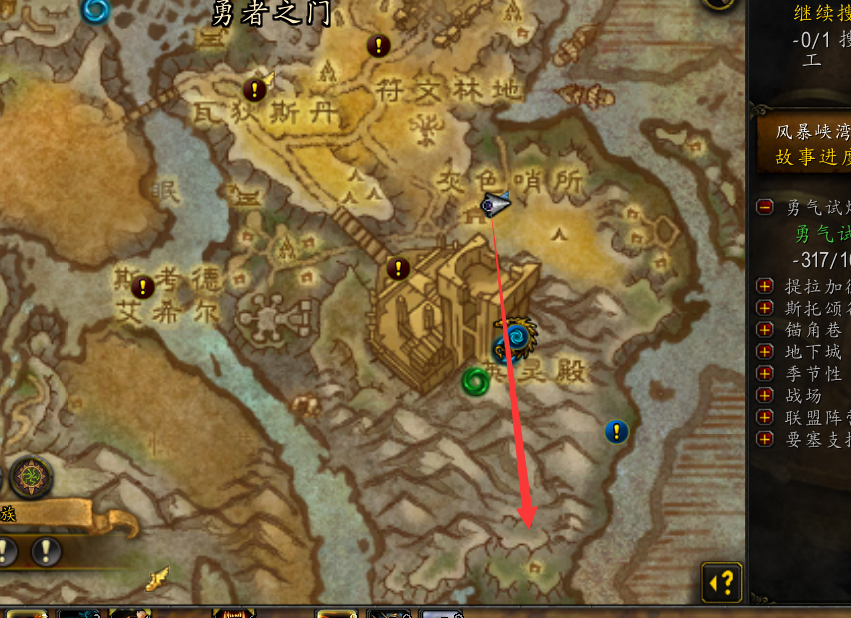Collapse the 勇气试炼 quest header
Screen dimensions: 851x618
tap(765, 207)
